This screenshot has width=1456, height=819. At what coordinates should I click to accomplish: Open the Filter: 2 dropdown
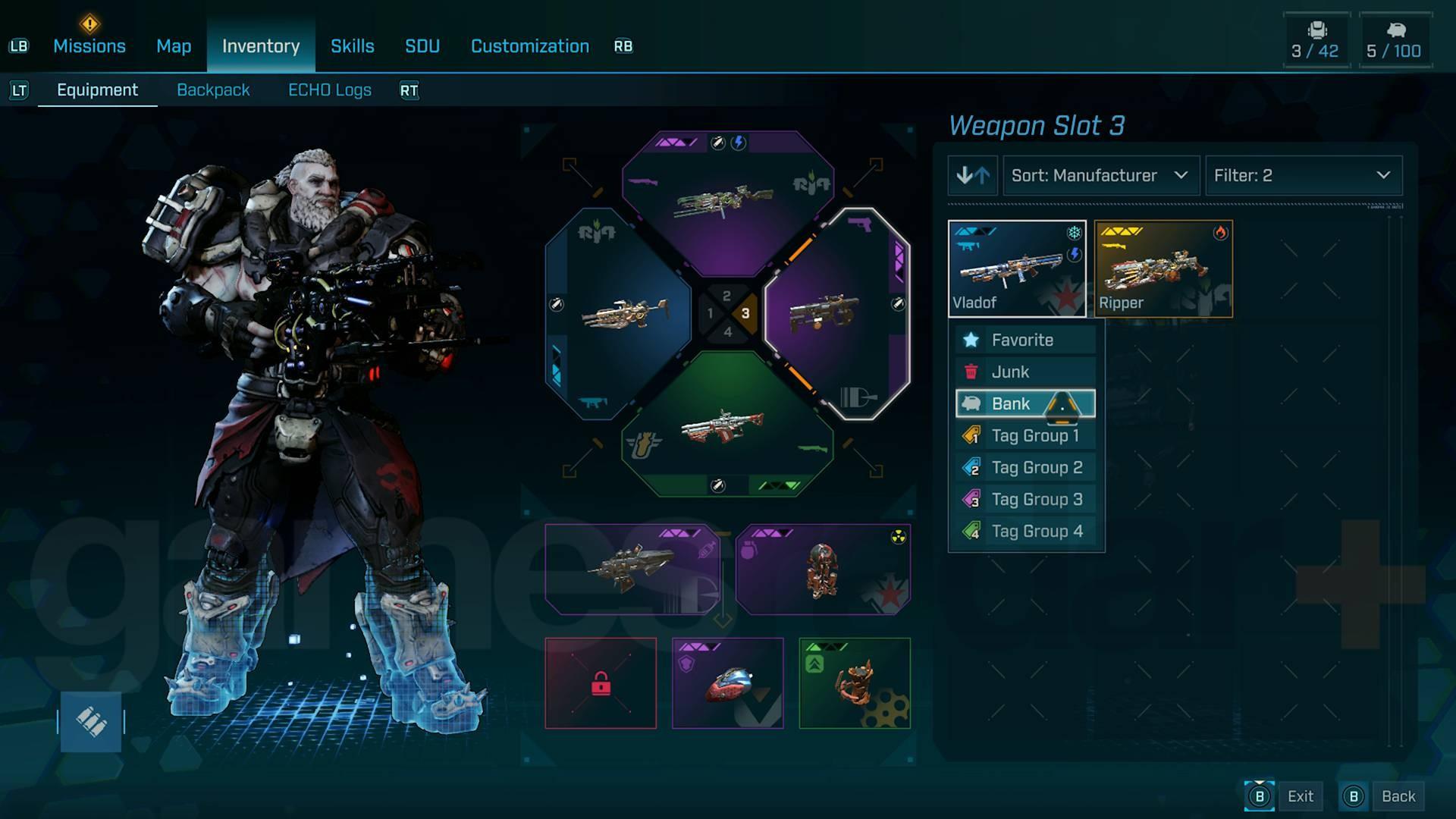[x=1303, y=176]
